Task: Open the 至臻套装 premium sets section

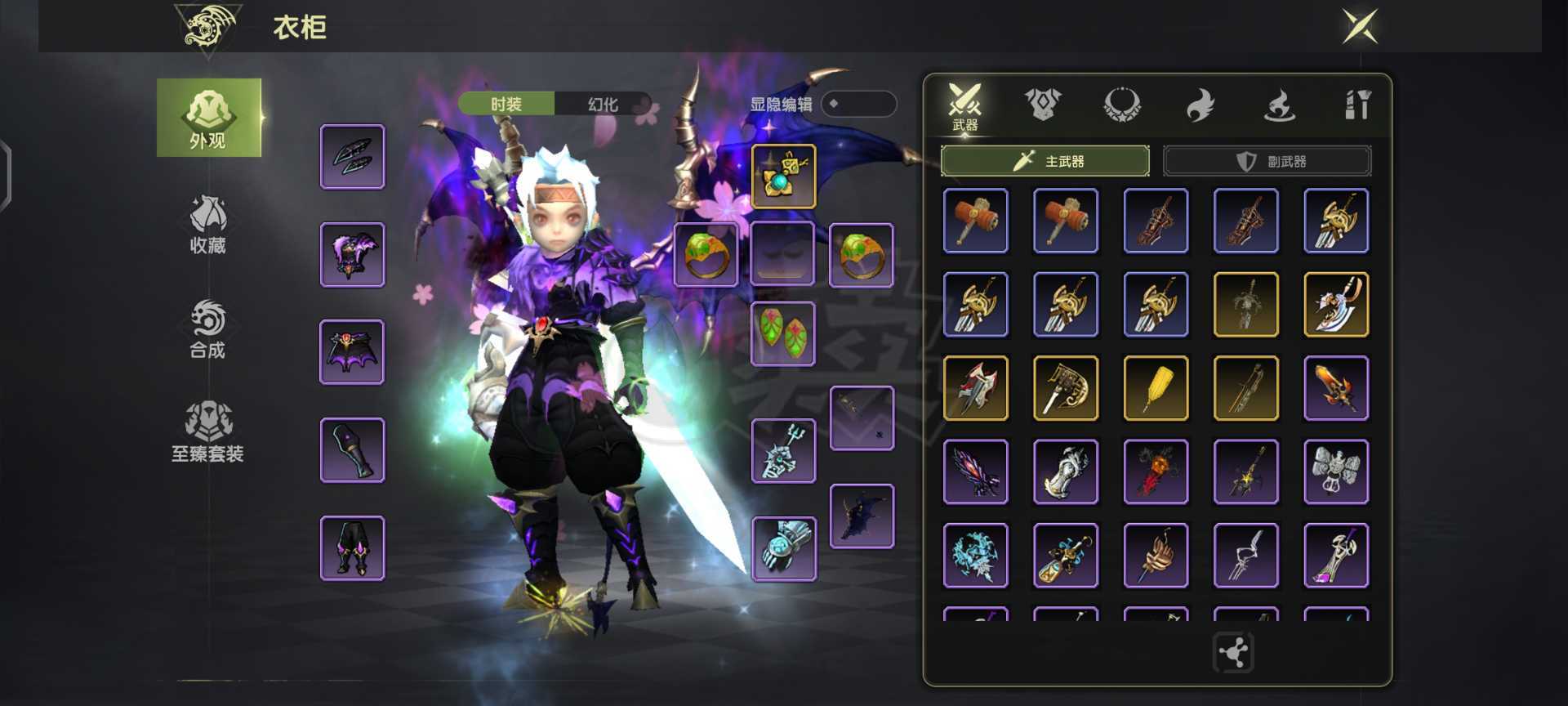Action: click(x=207, y=432)
